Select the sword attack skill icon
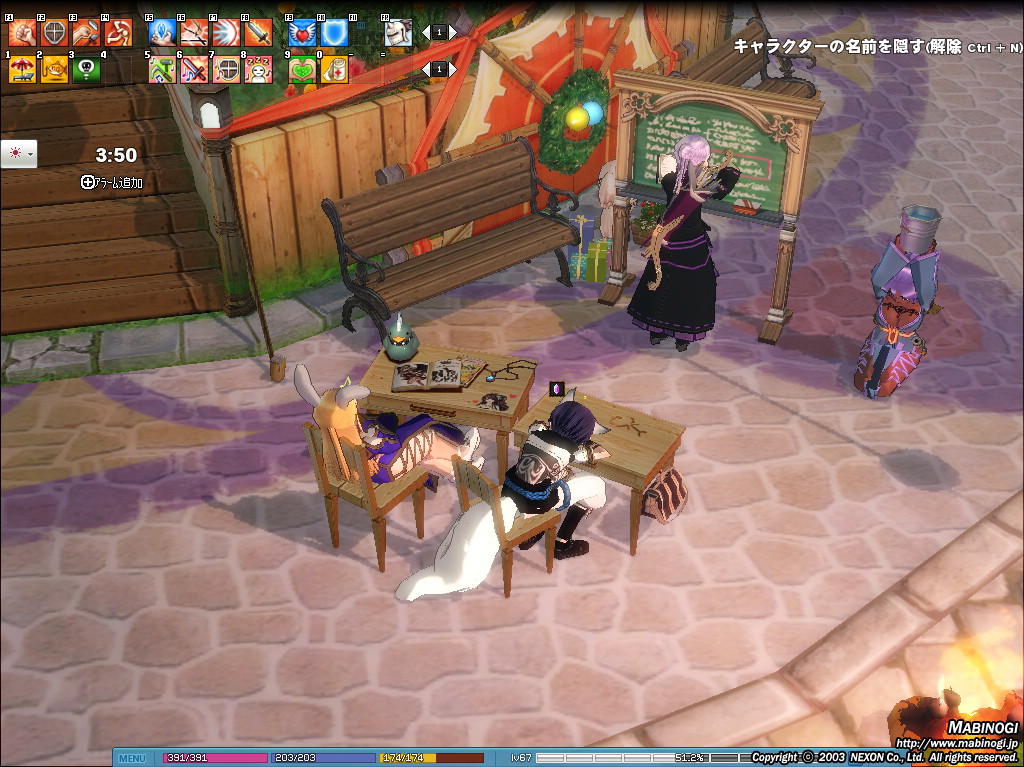The width and height of the screenshot is (1024, 767). point(258,33)
